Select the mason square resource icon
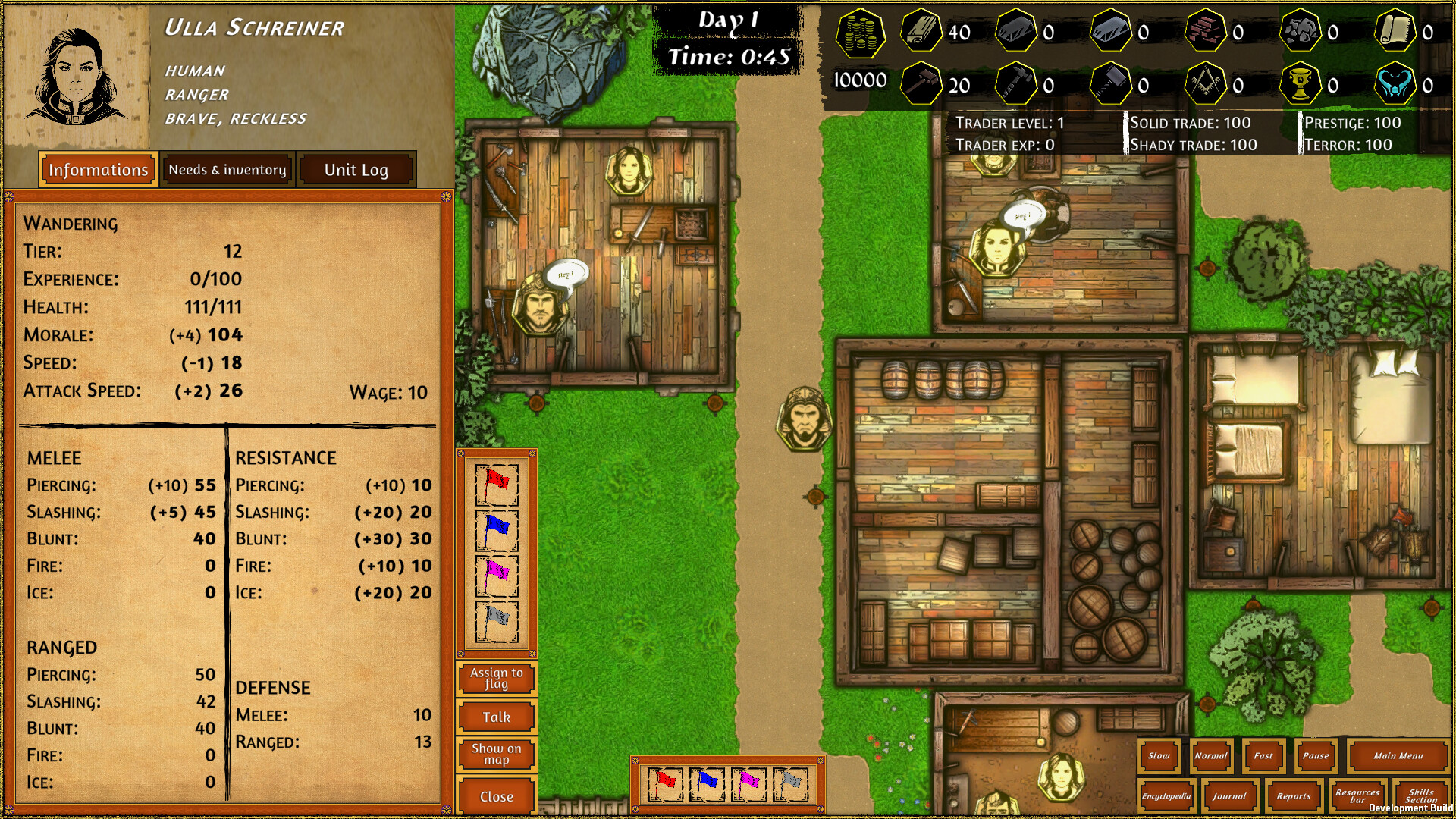The width and height of the screenshot is (1456, 819). pyautogui.click(x=1206, y=83)
